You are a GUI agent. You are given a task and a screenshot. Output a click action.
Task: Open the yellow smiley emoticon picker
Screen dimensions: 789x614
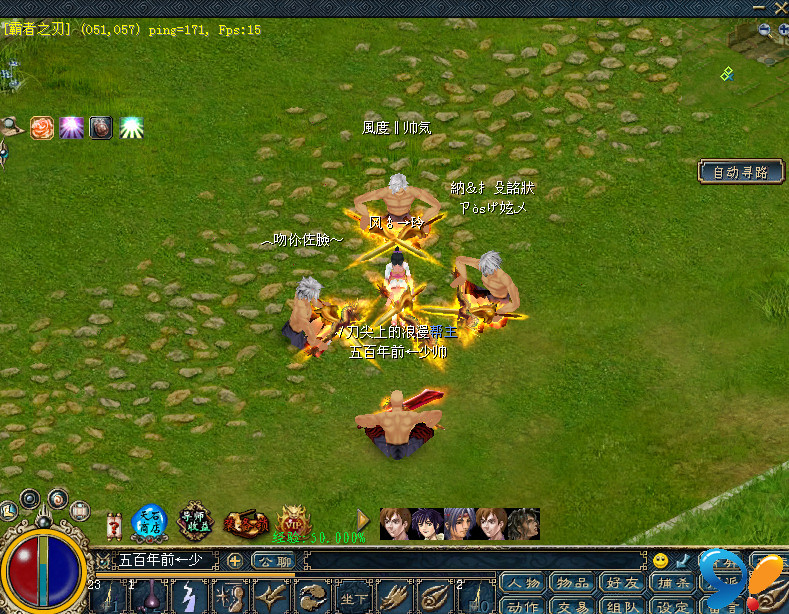[x=660, y=561]
